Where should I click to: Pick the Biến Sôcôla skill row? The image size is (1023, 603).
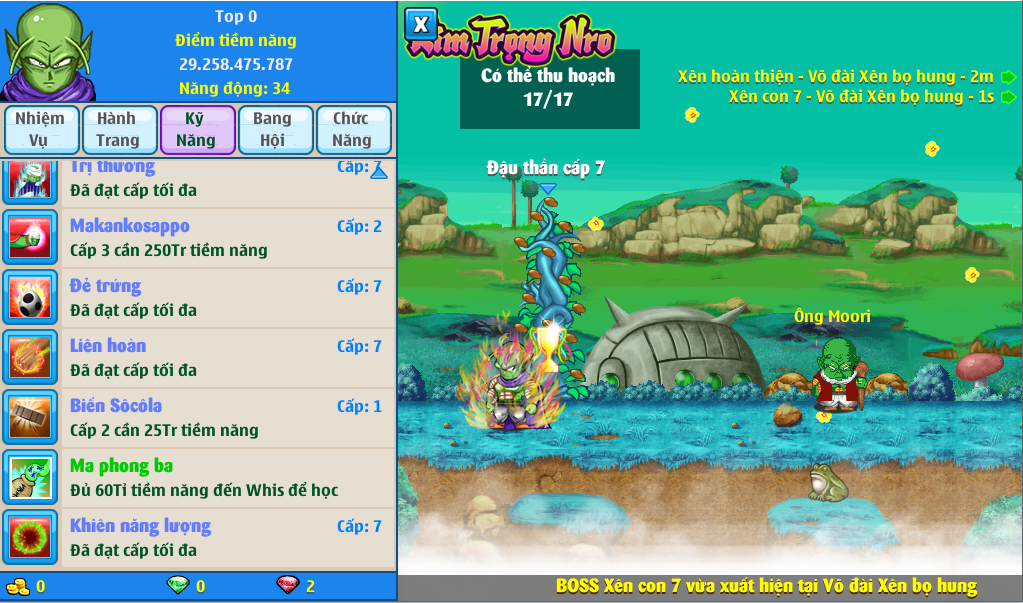[226, 418]
